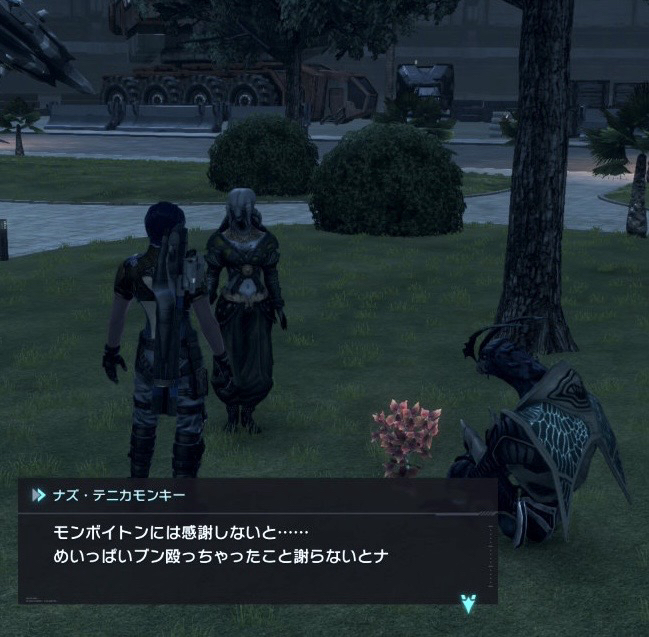Advance dialogue with the blue arrow indicator

467,602
